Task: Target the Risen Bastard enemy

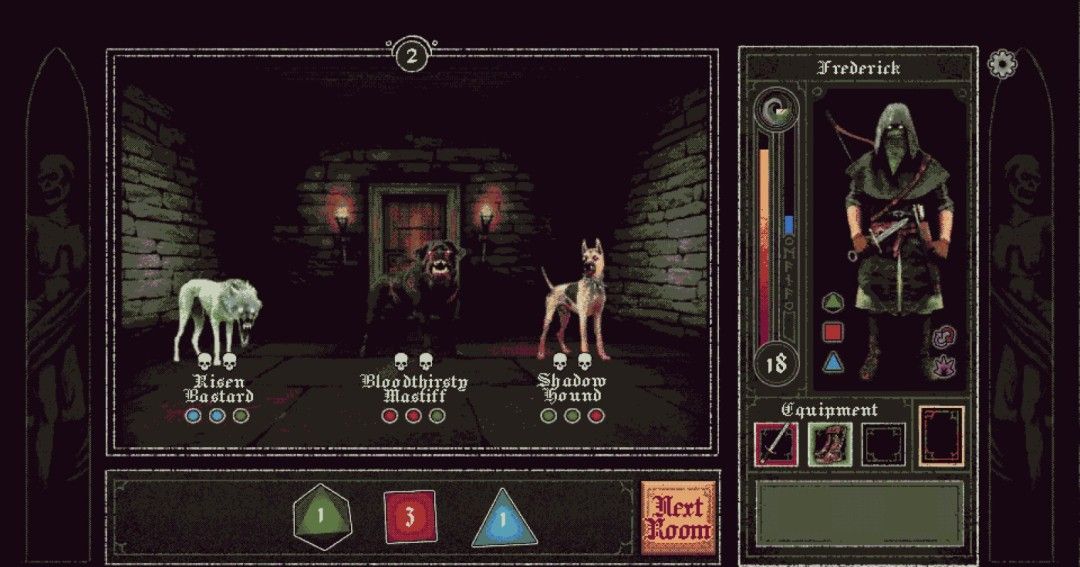Action: [x=219, y=320]
